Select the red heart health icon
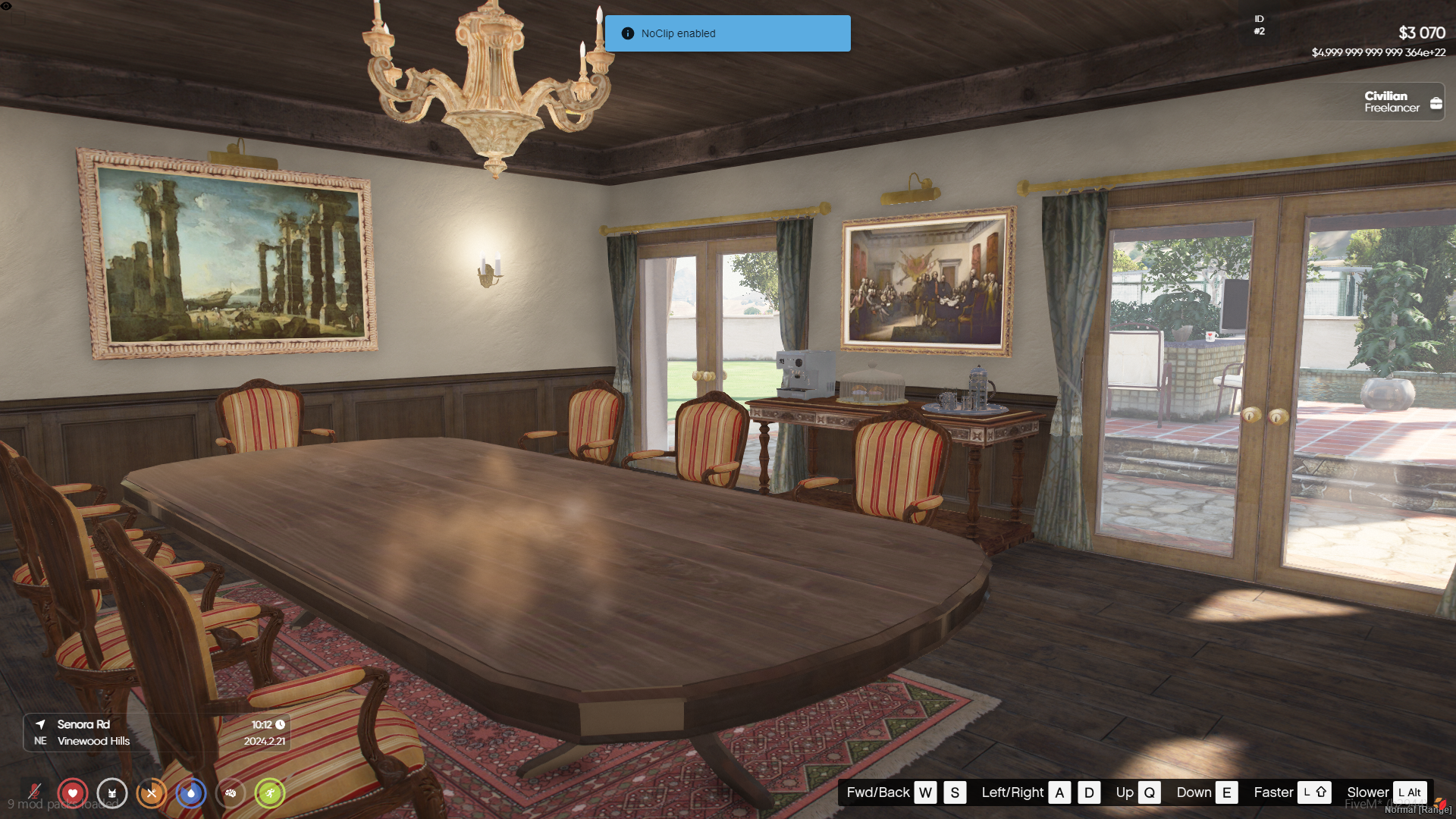Screen dimensions: 1456x819 tap(73, 793)
